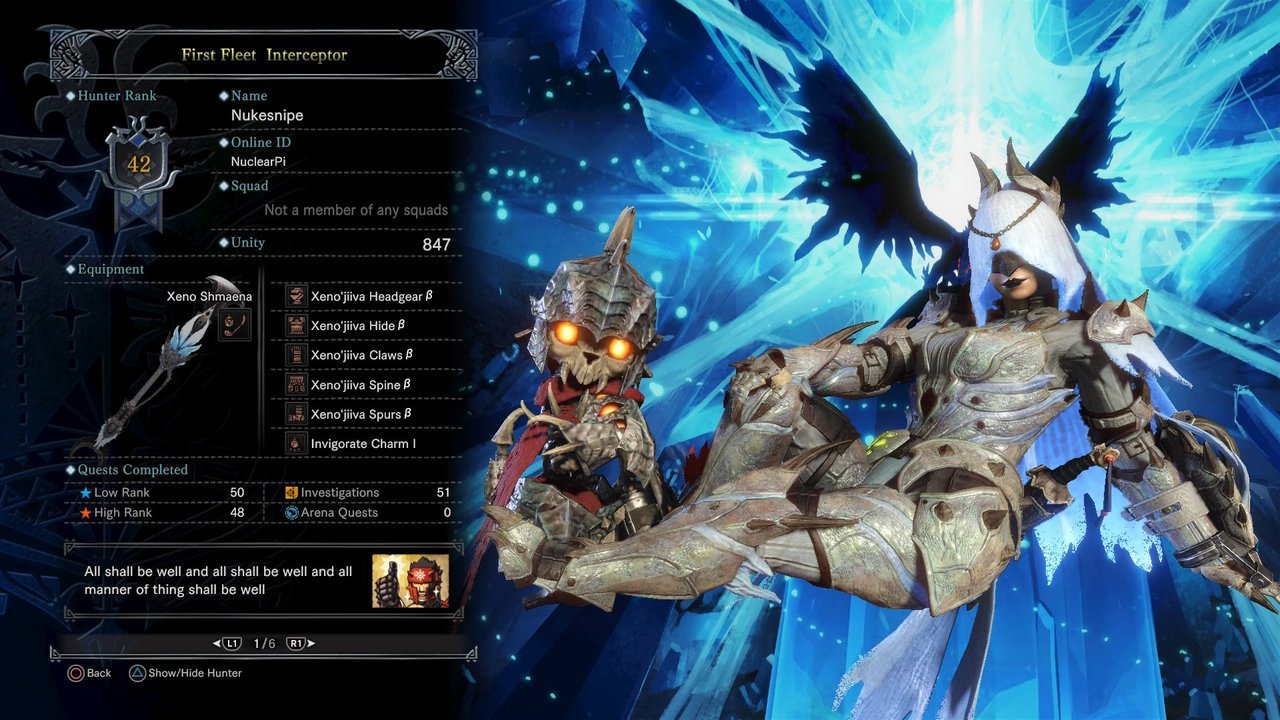Viewport: 1280px width, 720px height.
Task: Choose the Xeno'jiiva Claws β entry
Action: [365, 355]
